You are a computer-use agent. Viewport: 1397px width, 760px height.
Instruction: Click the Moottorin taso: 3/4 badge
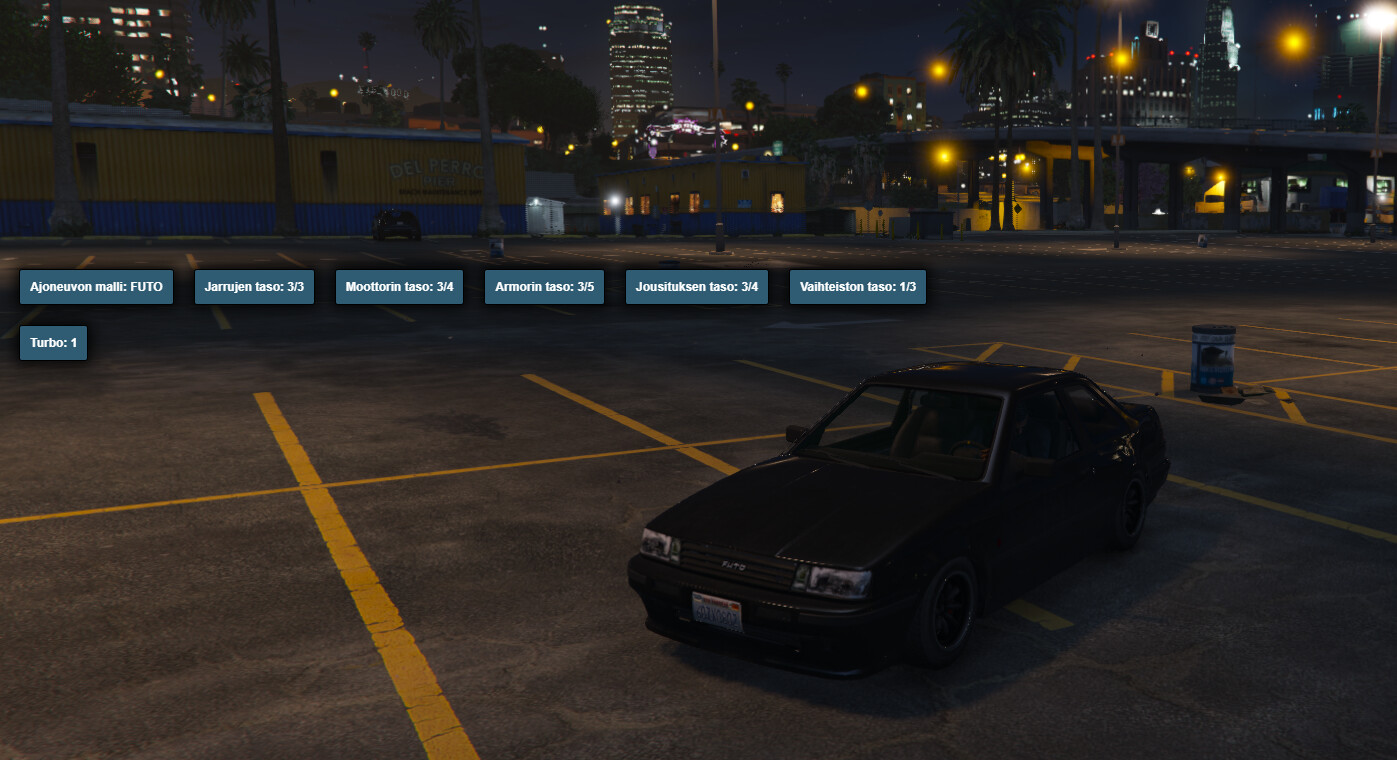pos(399,286)
